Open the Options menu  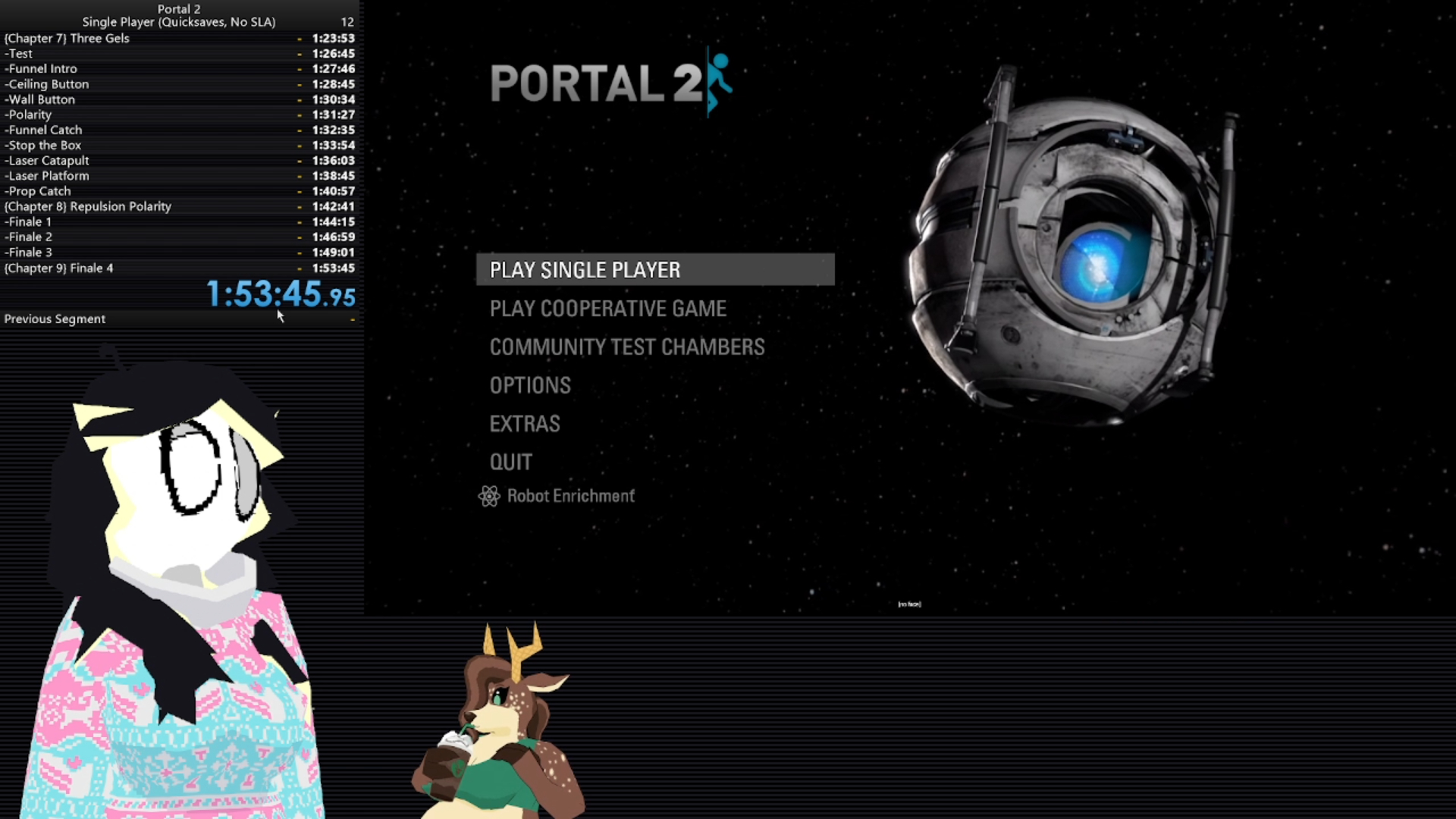(530, 386)
